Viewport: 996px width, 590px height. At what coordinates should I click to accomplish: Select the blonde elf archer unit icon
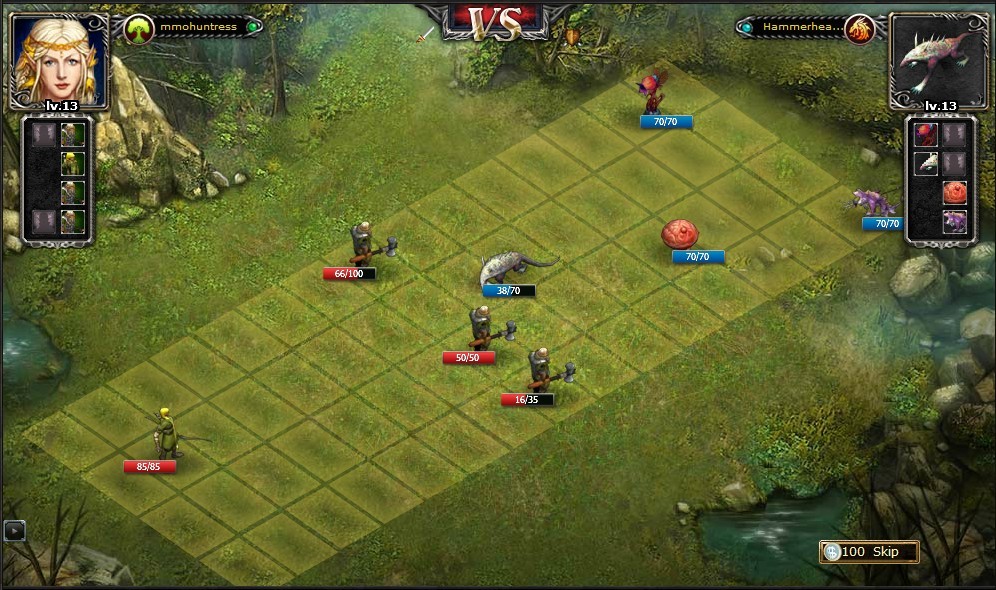(x=72, y=162)
